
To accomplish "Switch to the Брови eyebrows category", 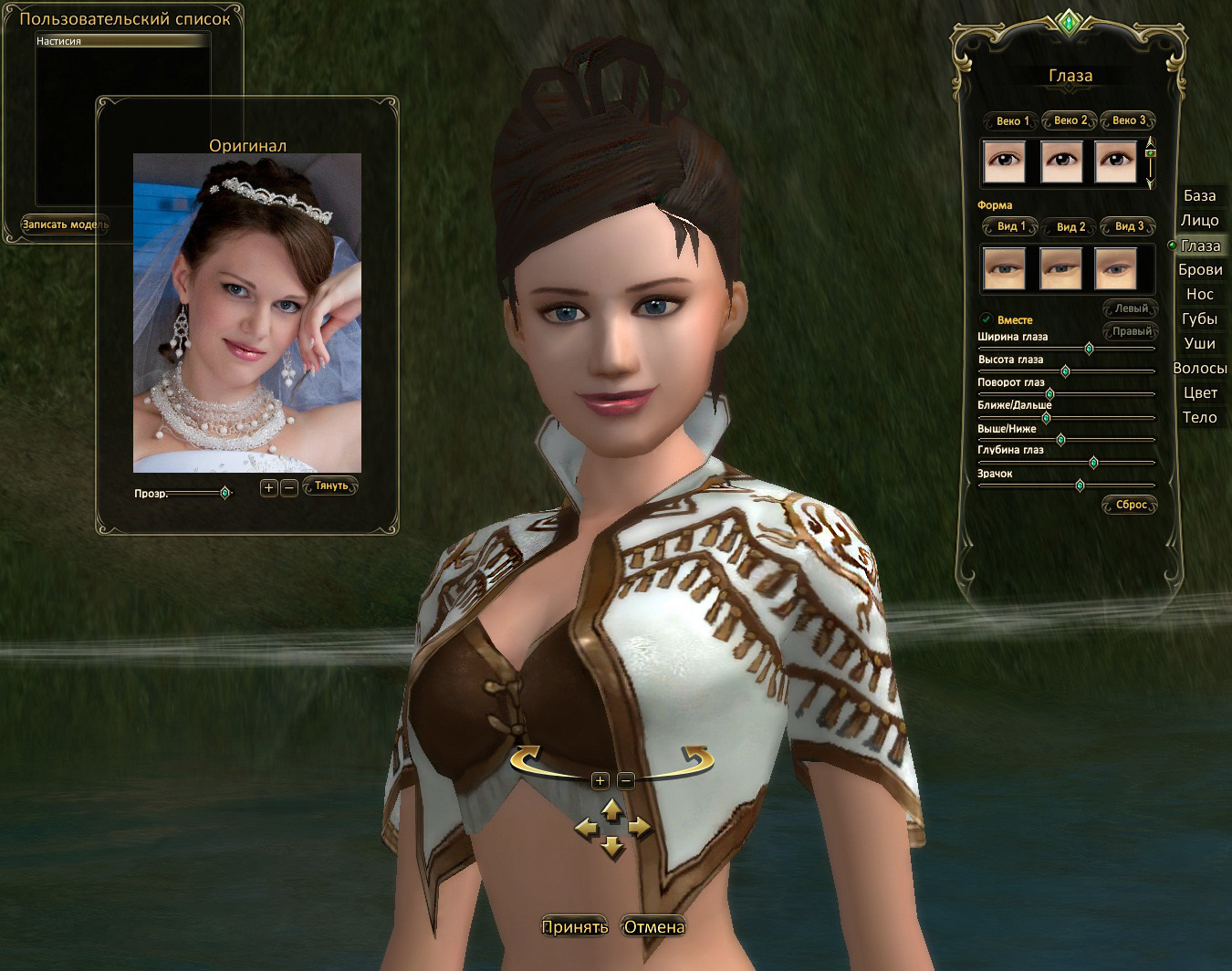I will (x=1199, y=269).
